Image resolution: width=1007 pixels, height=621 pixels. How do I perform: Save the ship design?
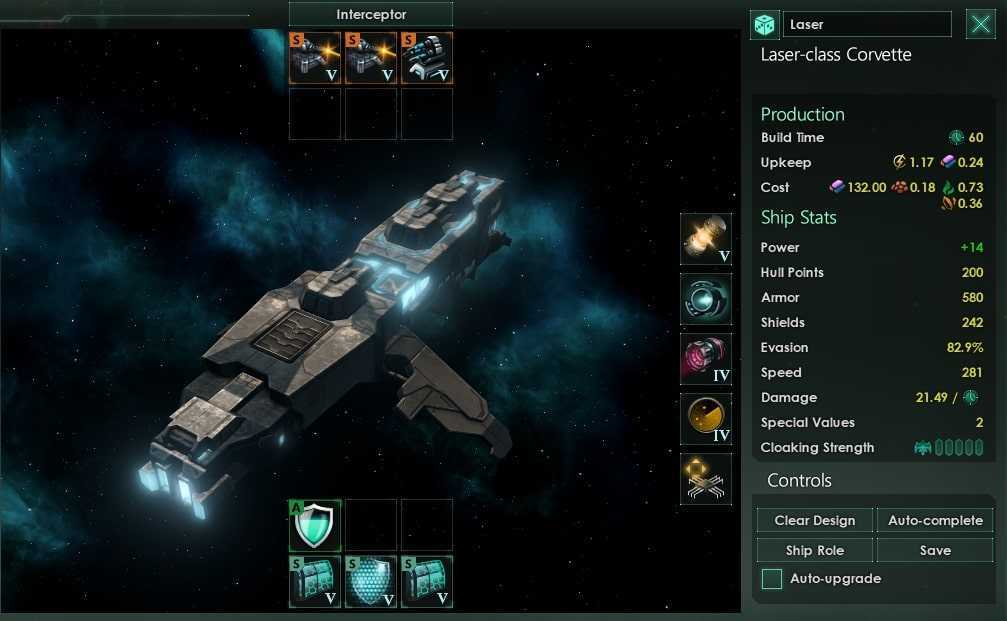(x=935, y=550)
